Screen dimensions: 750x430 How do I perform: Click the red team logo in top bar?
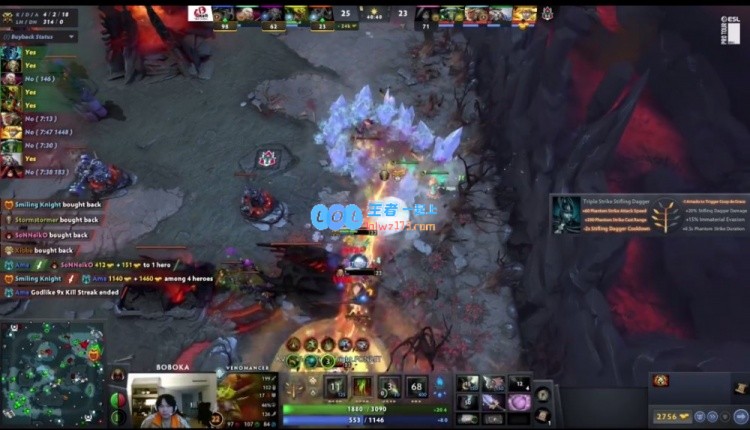198,14
